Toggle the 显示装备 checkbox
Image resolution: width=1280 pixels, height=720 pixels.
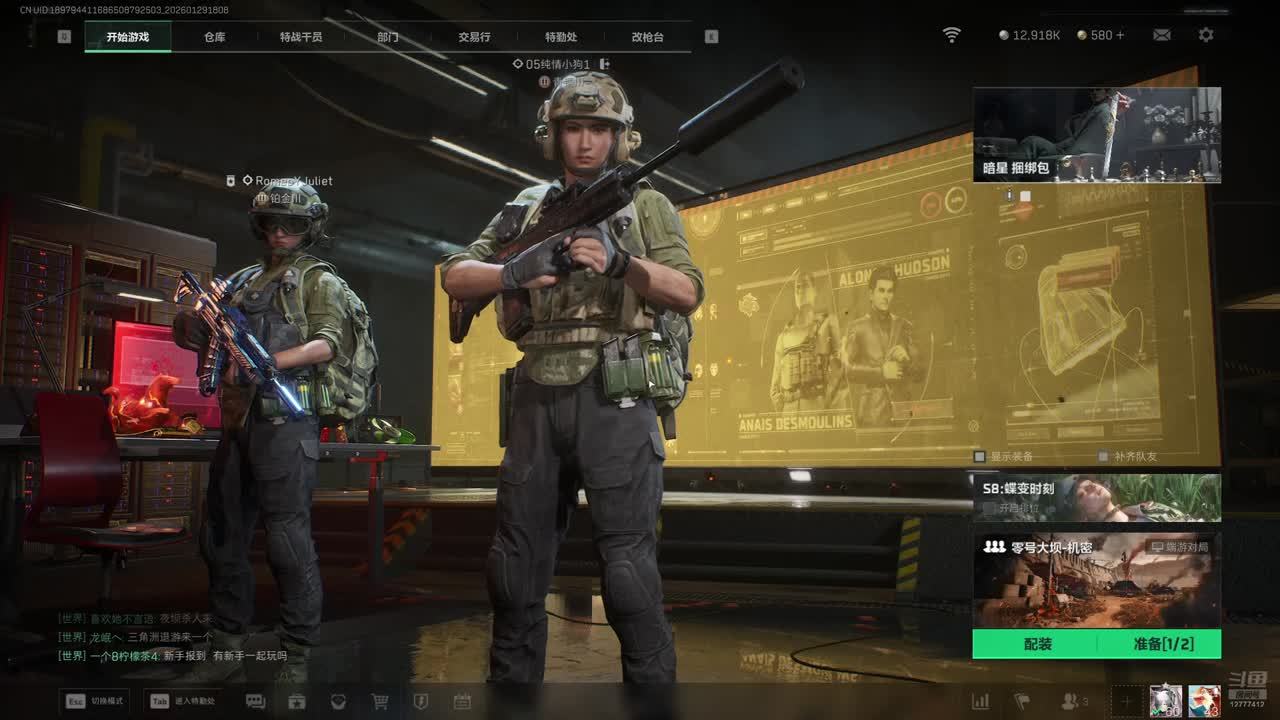(x=981, y=457)
